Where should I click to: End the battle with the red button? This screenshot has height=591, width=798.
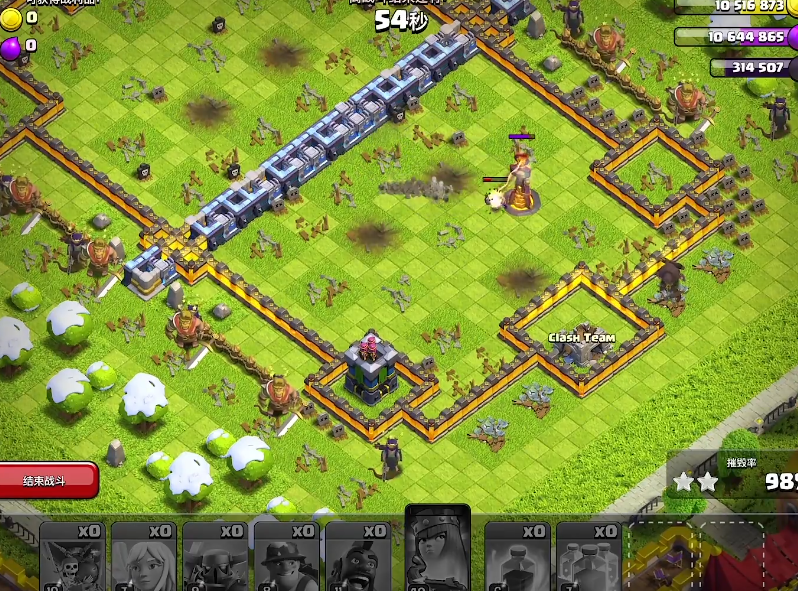pyautogui.click(x=49, y=480)
